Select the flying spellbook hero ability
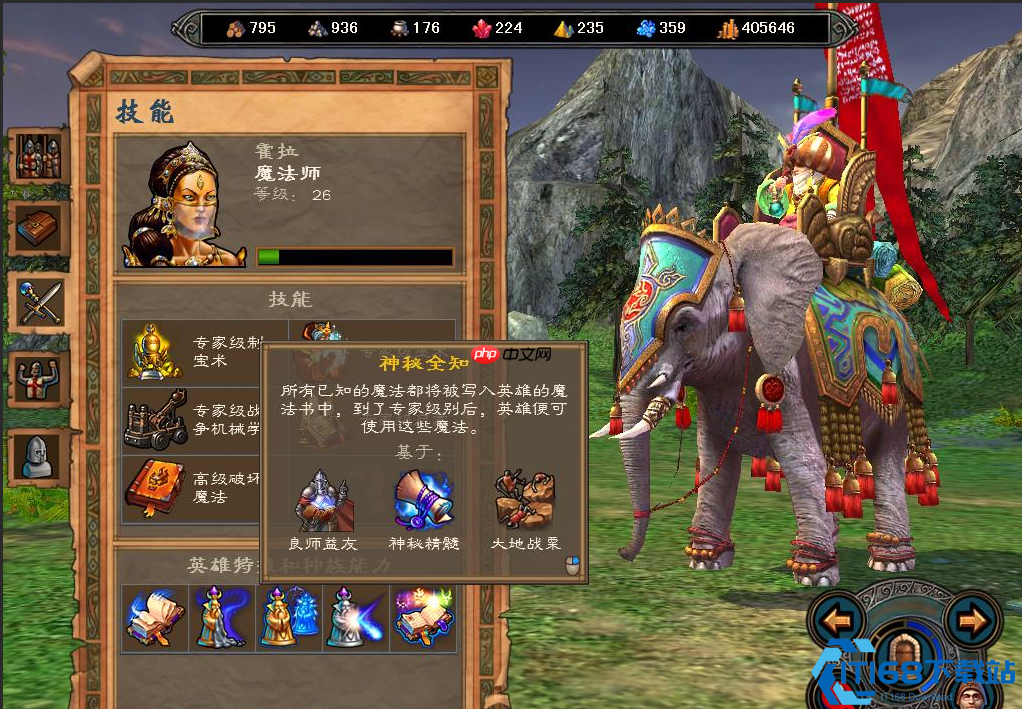This screenshot has width=1022, height=709. pyautogui.click(x=154, y=617)
